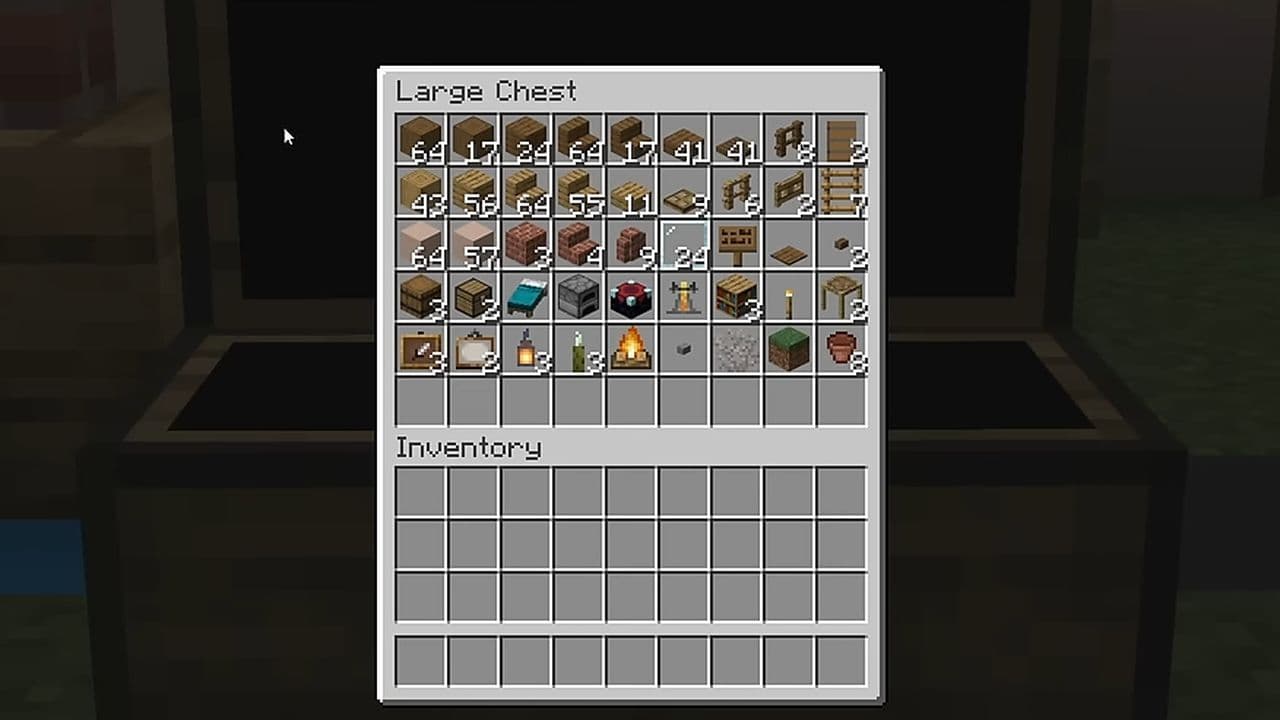Grab the green candle stack
The image size is (1280, 720).
pyautogui.click(x=578, y=349)
